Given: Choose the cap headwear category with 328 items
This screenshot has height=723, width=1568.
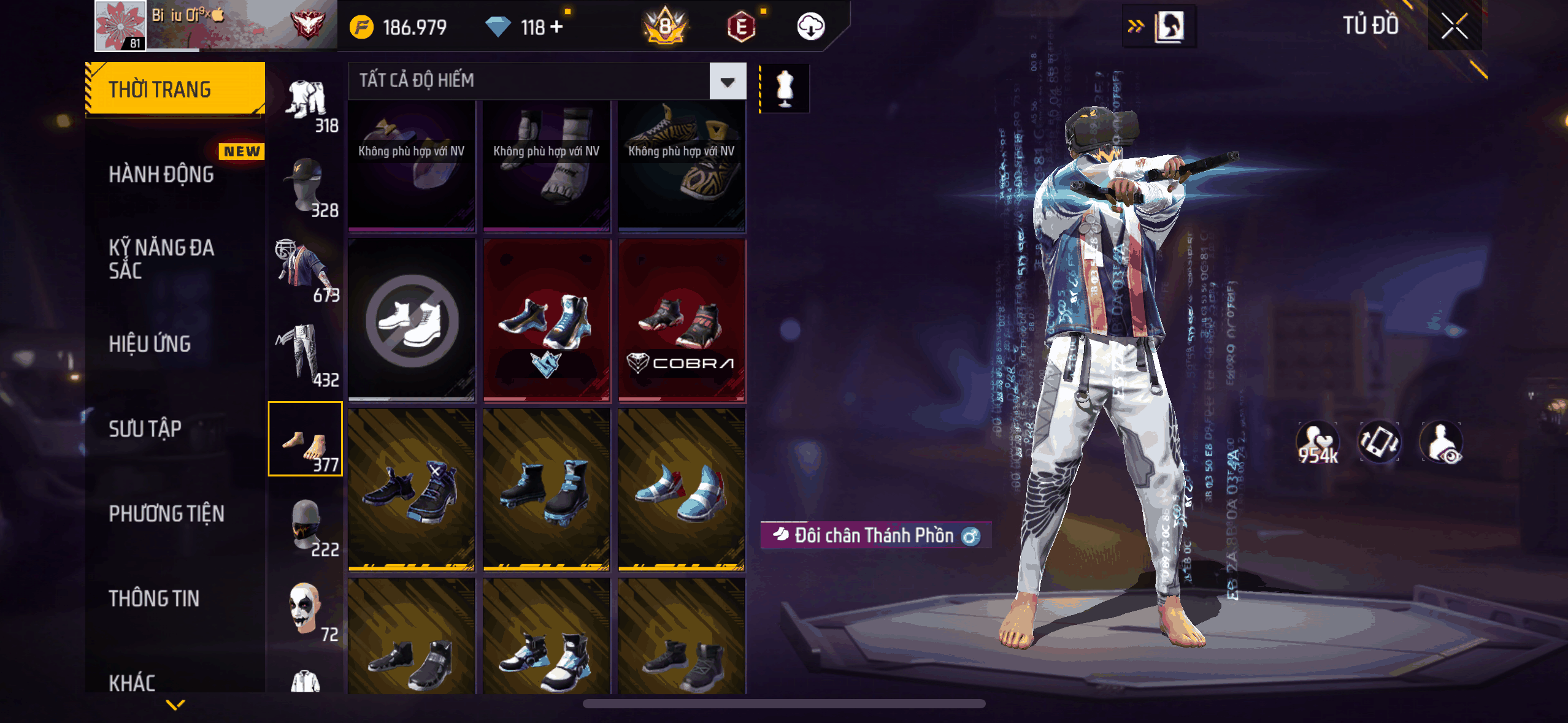Looking at the screenshot, I should point(306,186).
